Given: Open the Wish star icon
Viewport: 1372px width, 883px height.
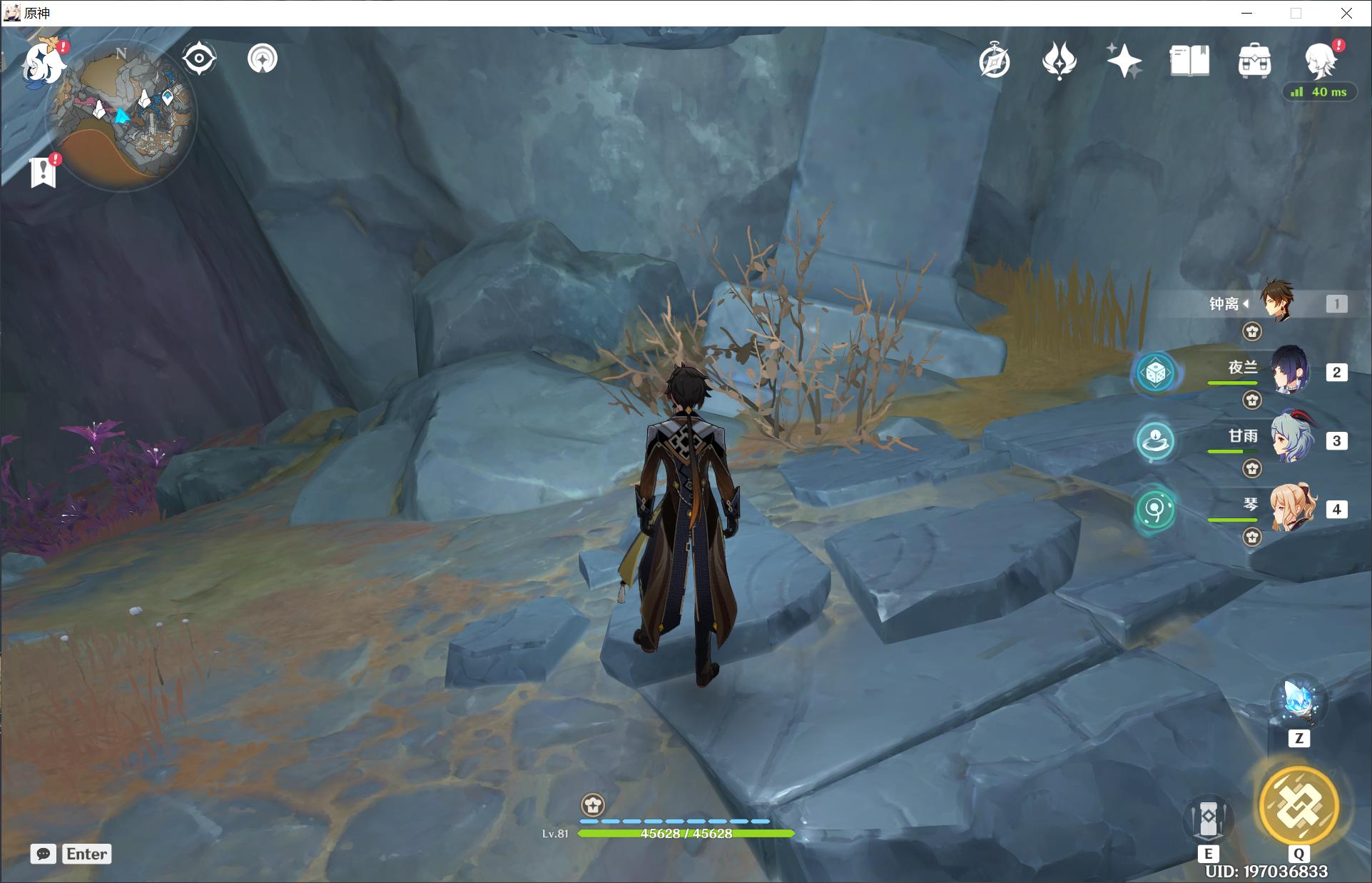Looking at the screenshot, I should [1124, 61].
